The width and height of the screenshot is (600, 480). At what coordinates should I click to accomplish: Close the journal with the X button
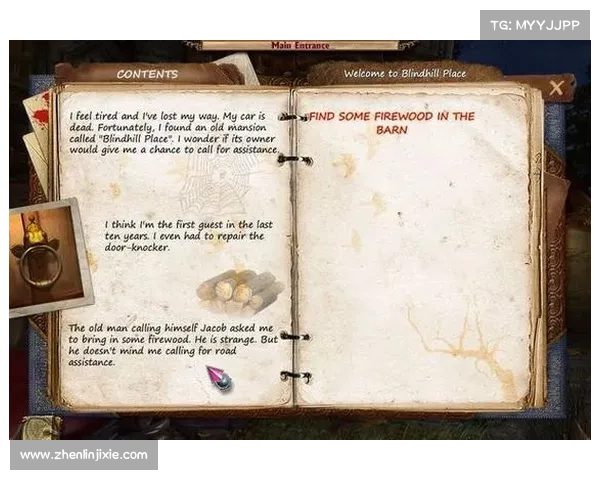(556, 89)
